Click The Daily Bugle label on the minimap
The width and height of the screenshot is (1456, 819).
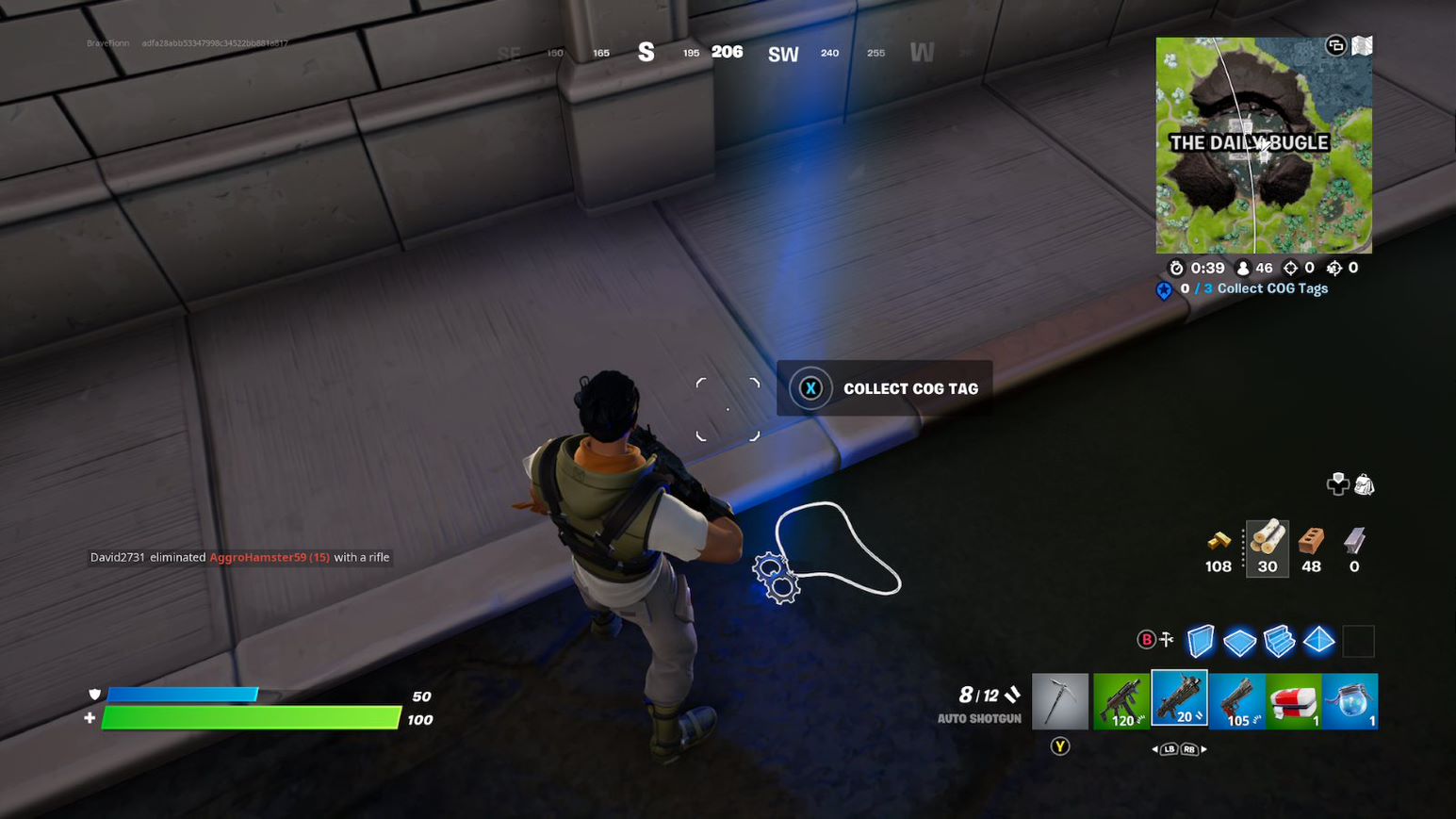[1251, 143]
